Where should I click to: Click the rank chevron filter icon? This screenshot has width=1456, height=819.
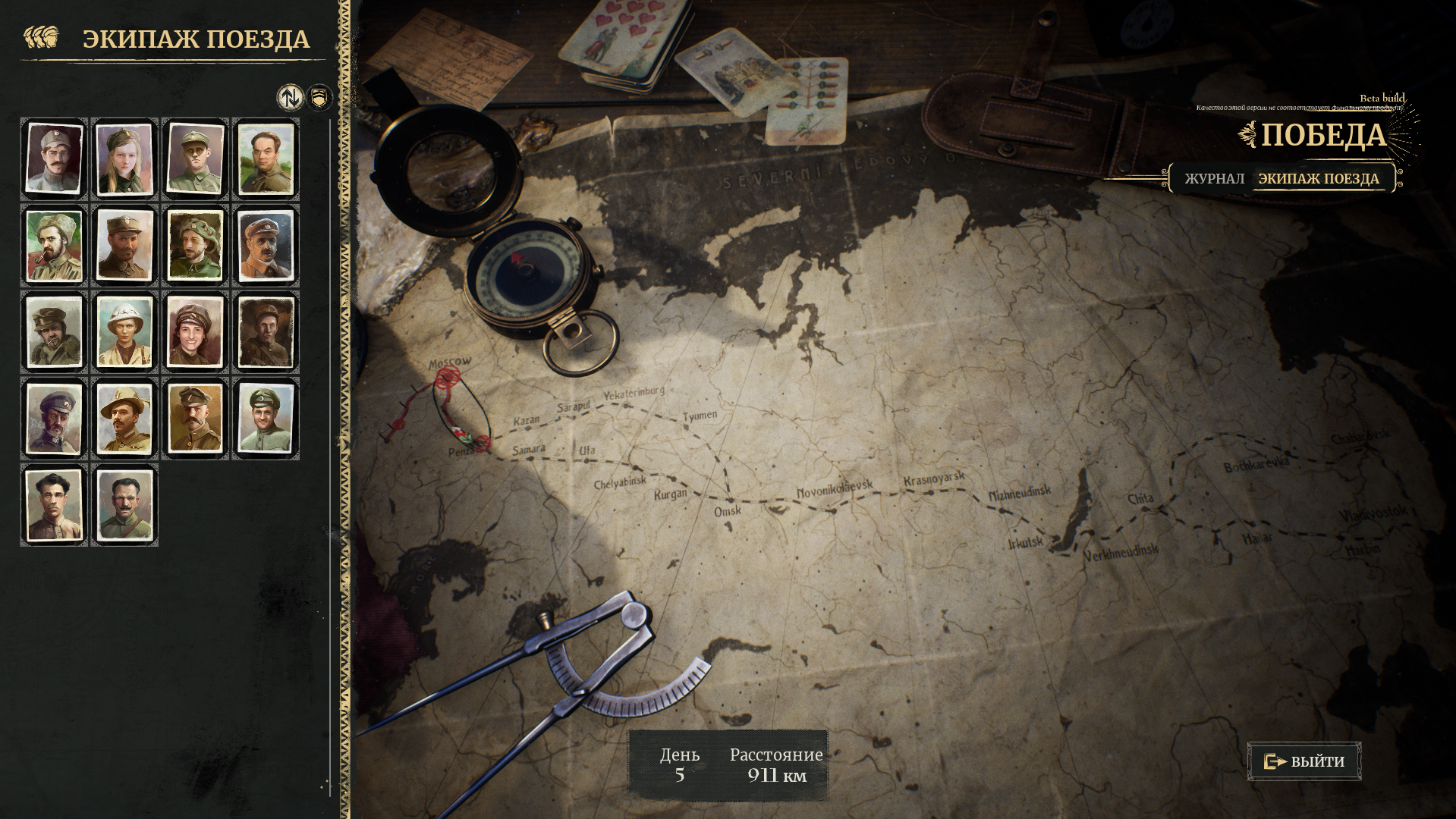320,97
